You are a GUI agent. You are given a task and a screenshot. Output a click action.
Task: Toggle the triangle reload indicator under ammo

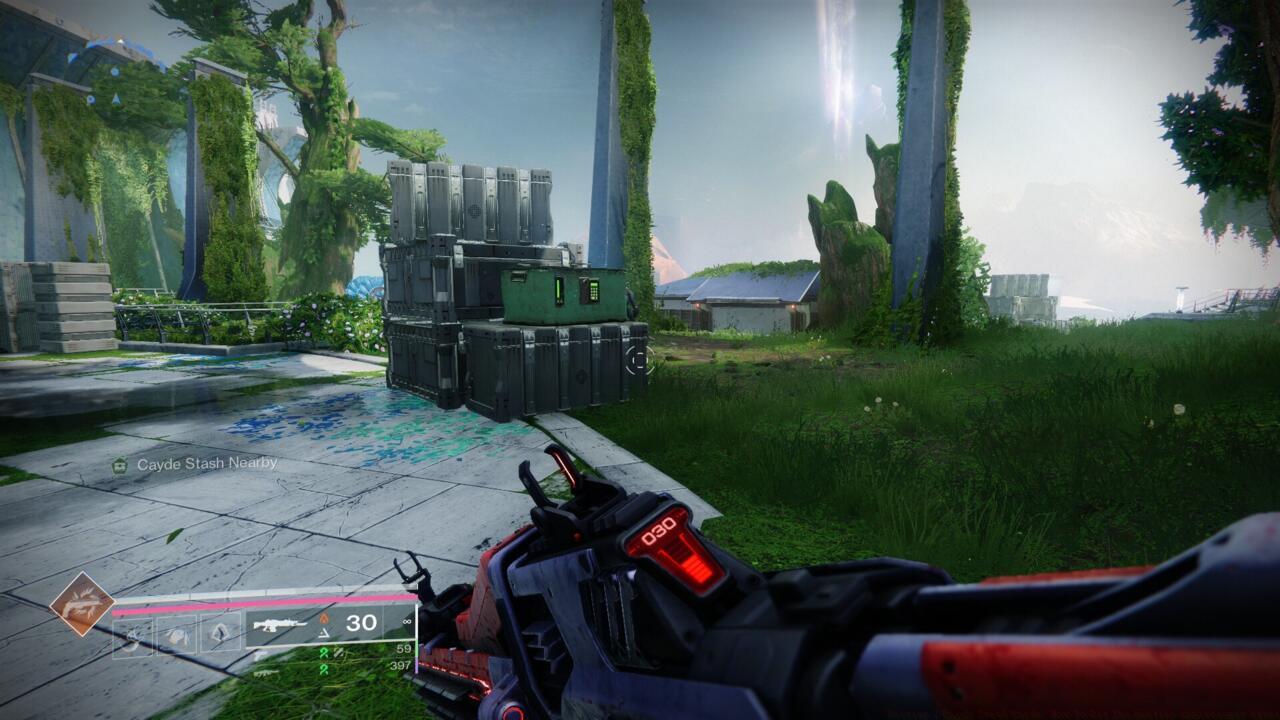[x=323, y=633]
